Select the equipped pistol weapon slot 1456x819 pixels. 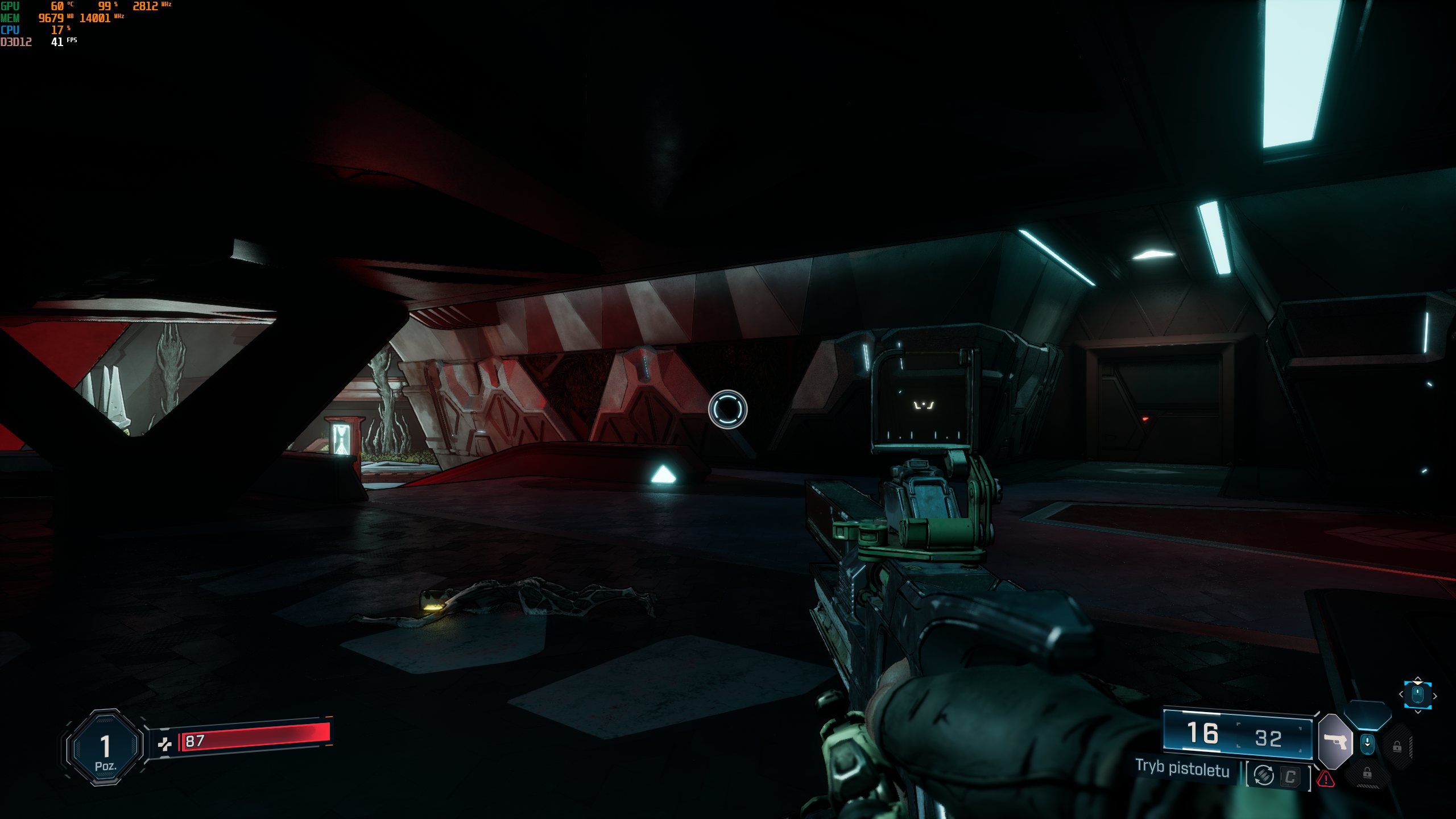pos(1335,742)
